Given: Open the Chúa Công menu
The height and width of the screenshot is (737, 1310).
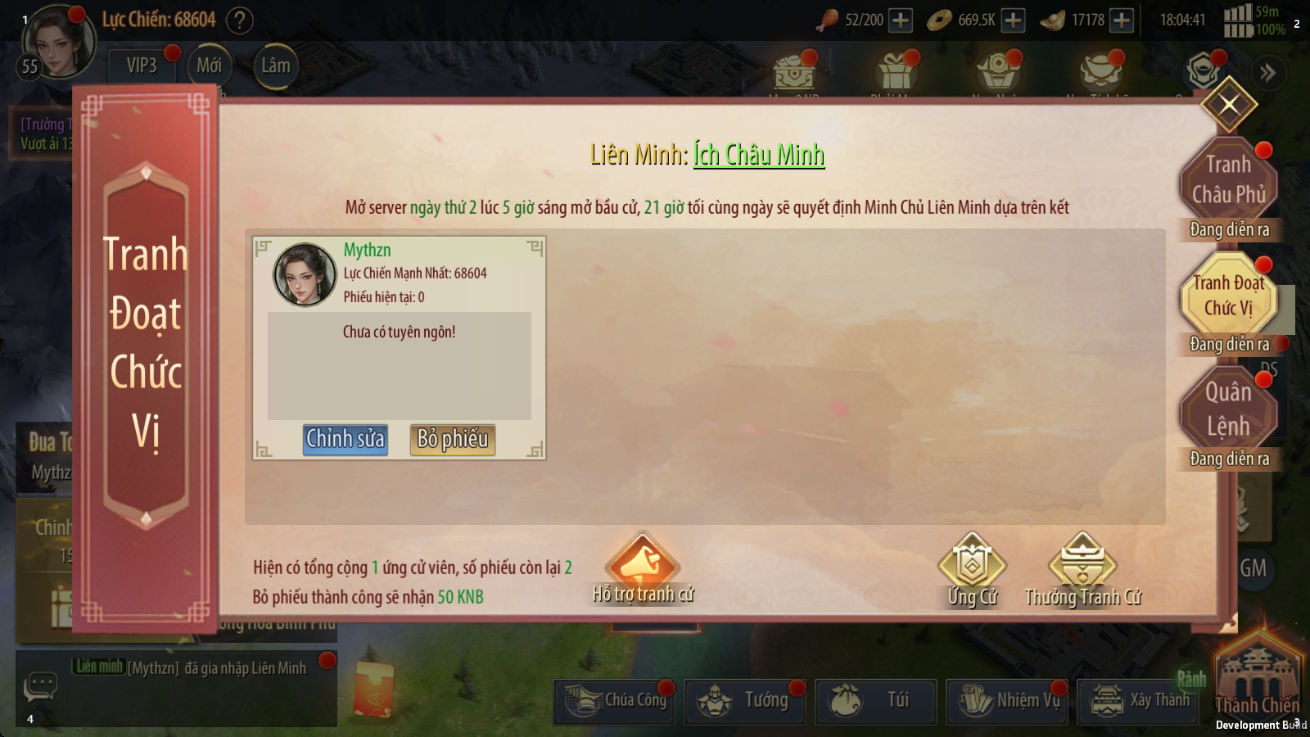Looking at the screenshot, I should (x=614, y=701).
